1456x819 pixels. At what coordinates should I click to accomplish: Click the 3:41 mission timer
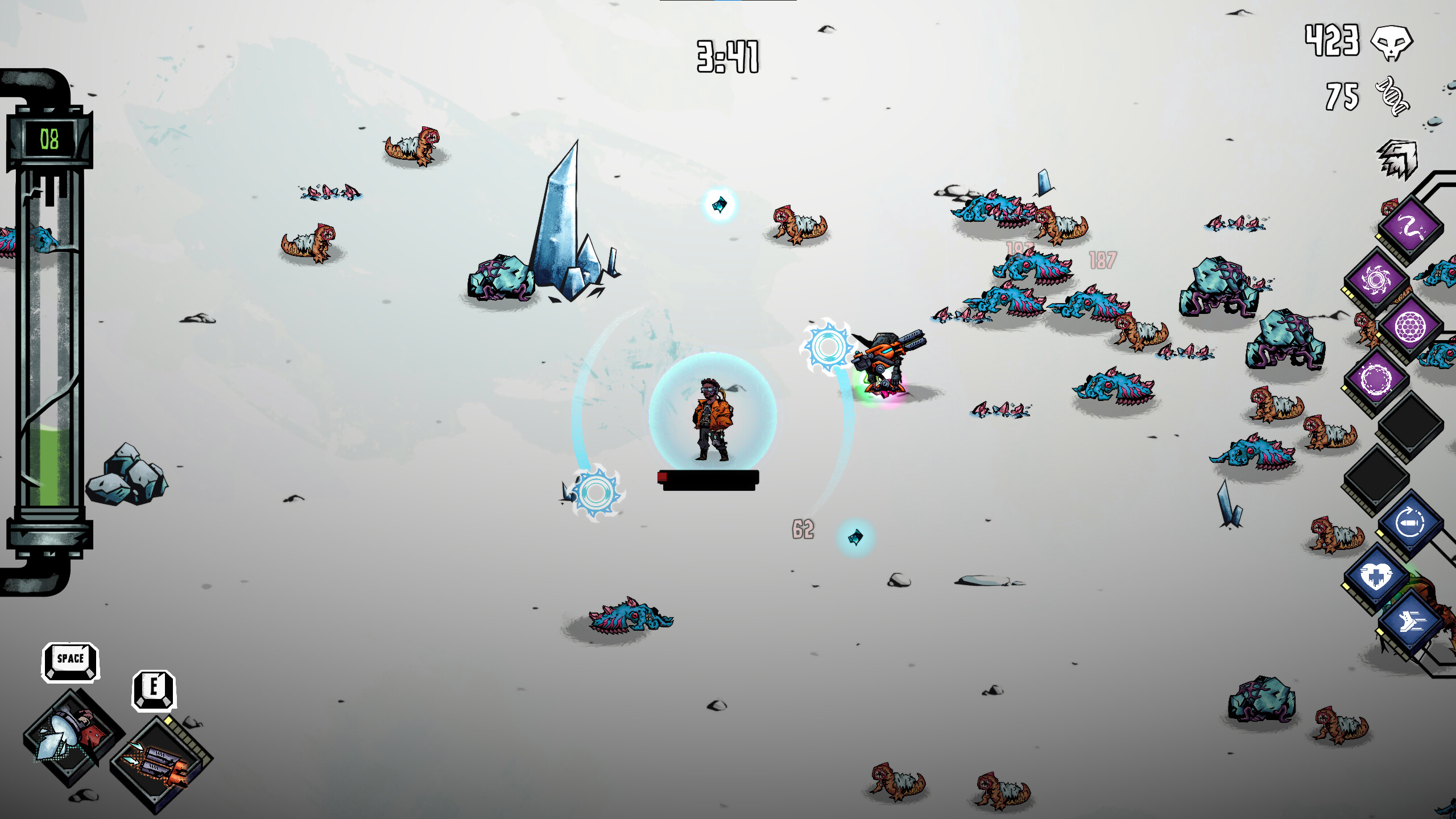tap(728, 57)
